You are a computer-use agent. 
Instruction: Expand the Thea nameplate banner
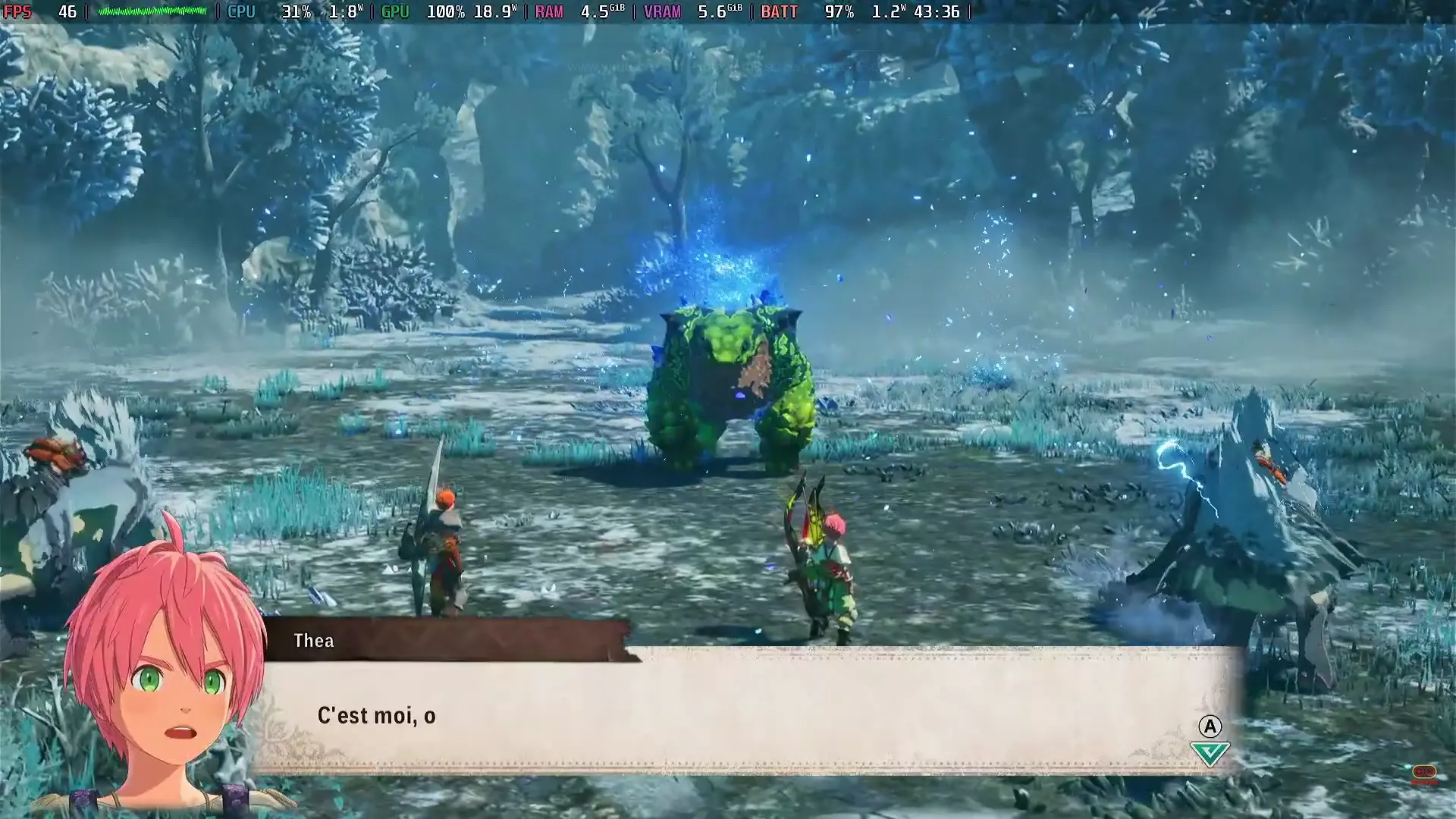pos(447,640)
